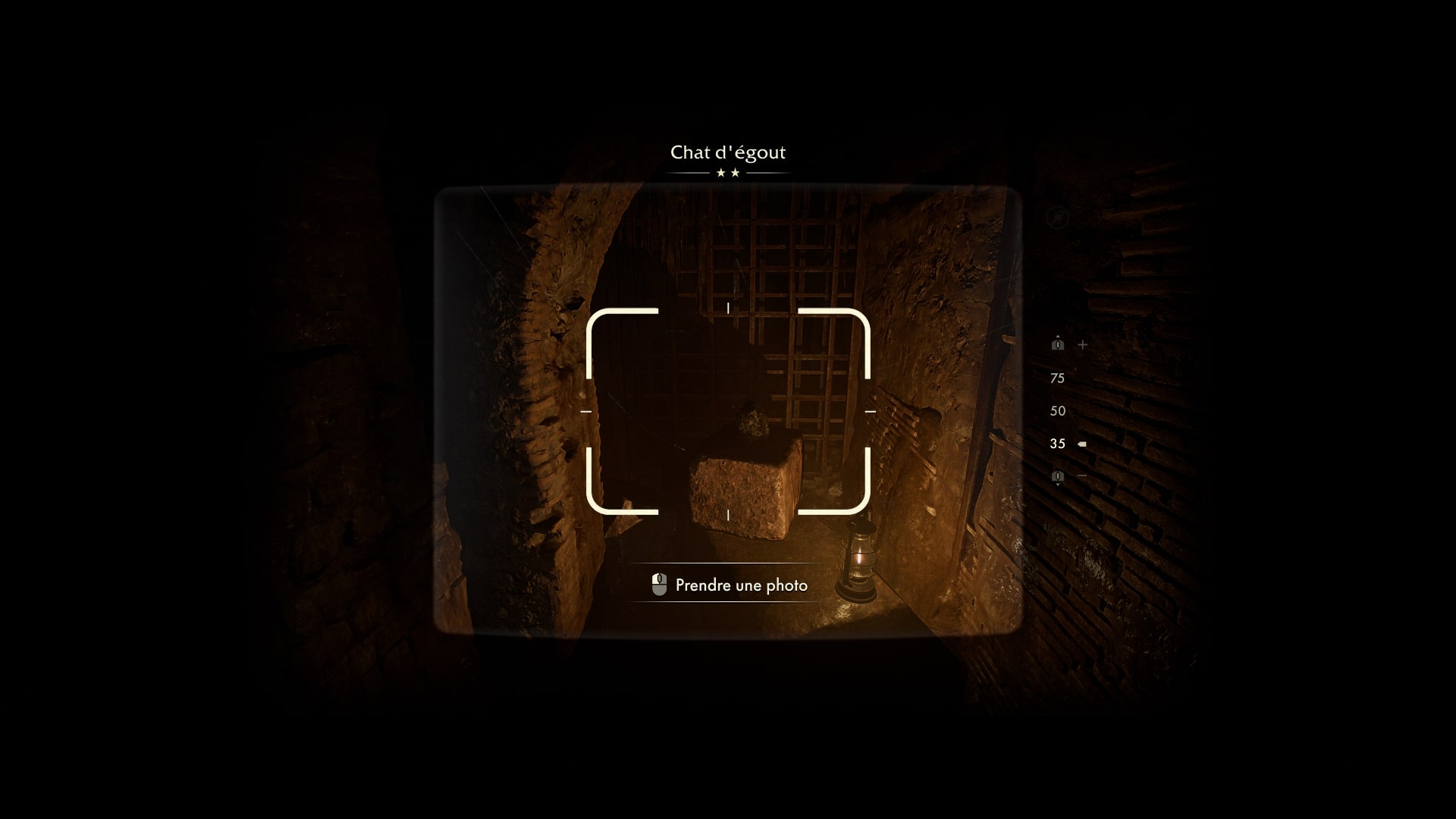Select the 75 focal length
This screenshot has width=1456, height=819.
[1057, 378]
